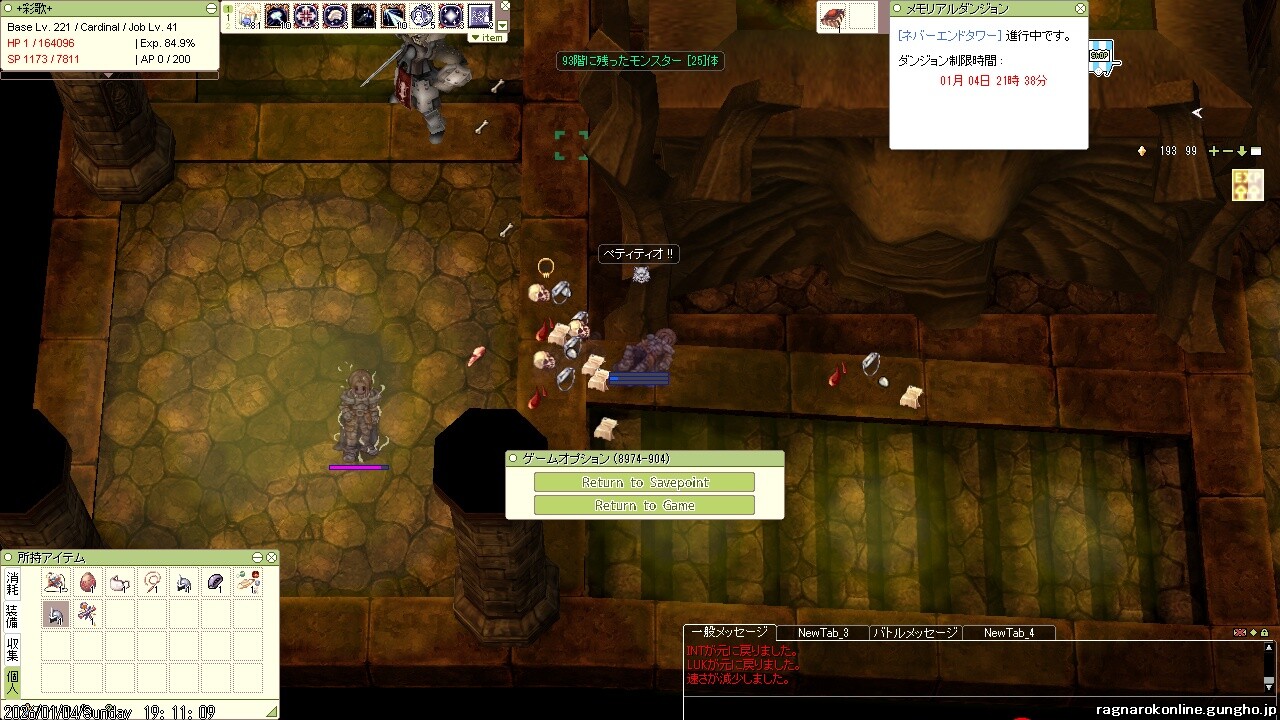The height and width of the screenshot is (720, 1280).
Task: Open the SHOP icon
Action: (1100, 56)
